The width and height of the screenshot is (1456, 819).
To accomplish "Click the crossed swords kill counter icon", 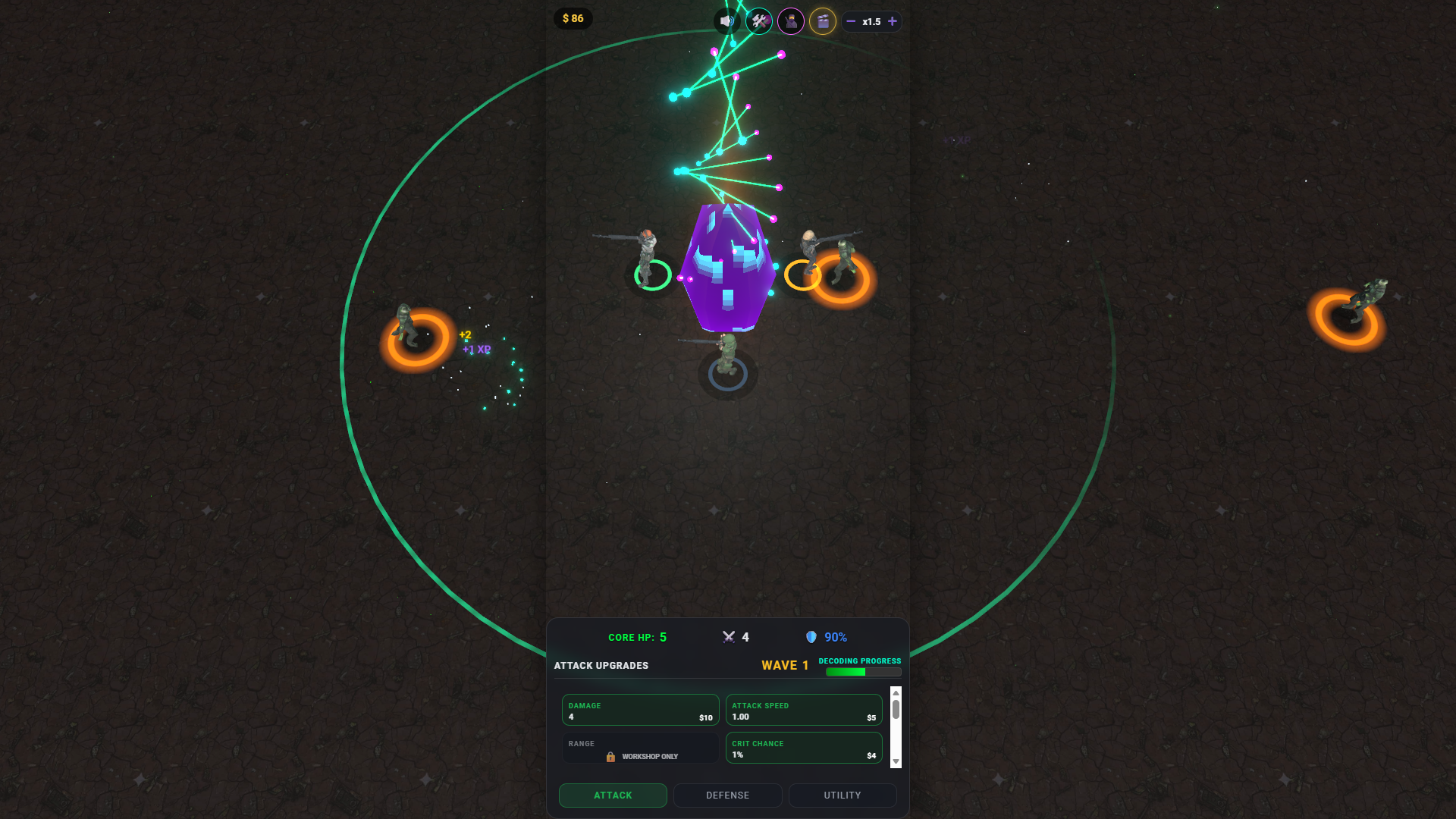I will 729,637.
